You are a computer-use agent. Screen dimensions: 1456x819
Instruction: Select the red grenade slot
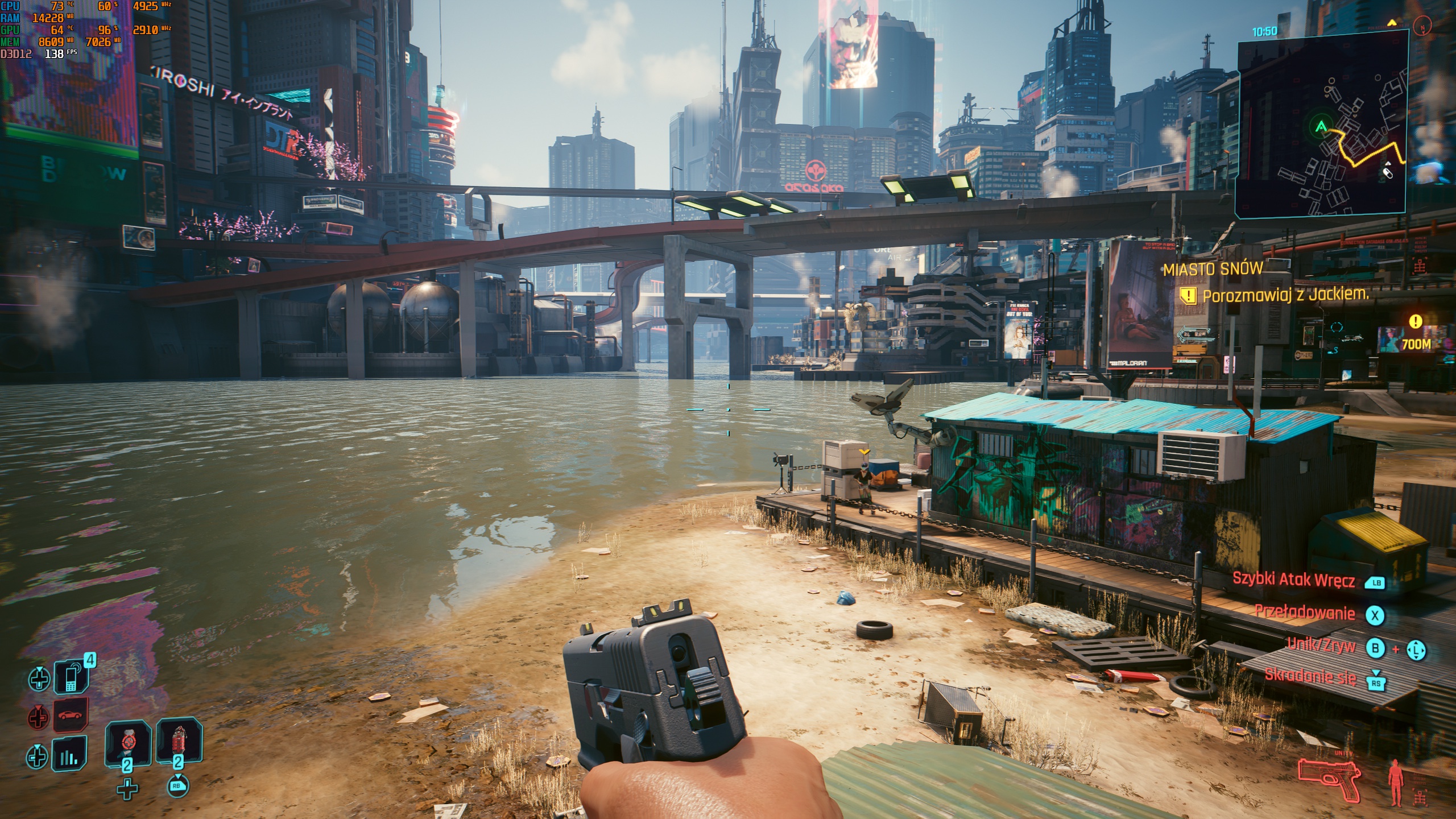179,742
